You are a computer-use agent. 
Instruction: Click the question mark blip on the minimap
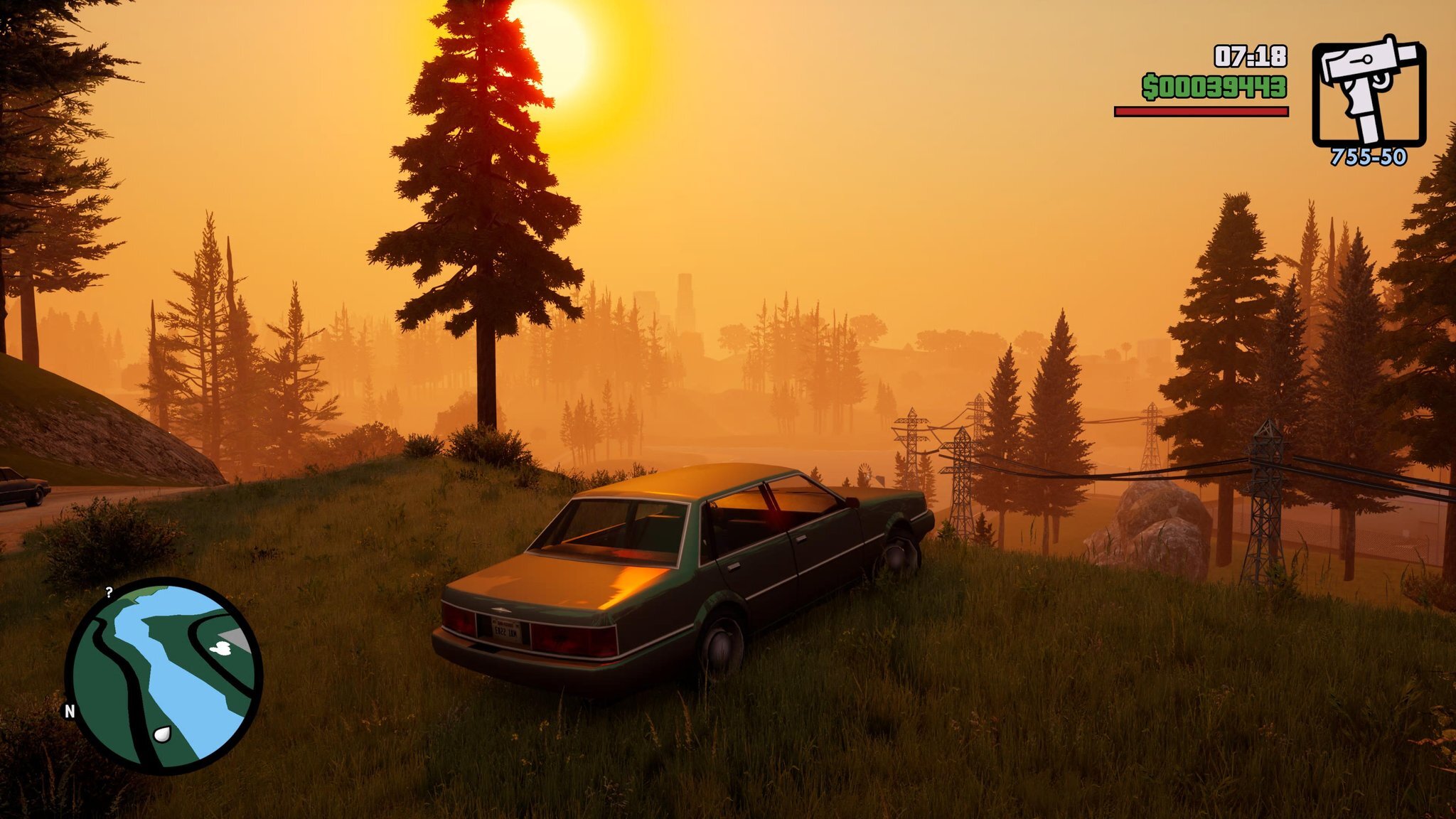[x=109, y=592]
